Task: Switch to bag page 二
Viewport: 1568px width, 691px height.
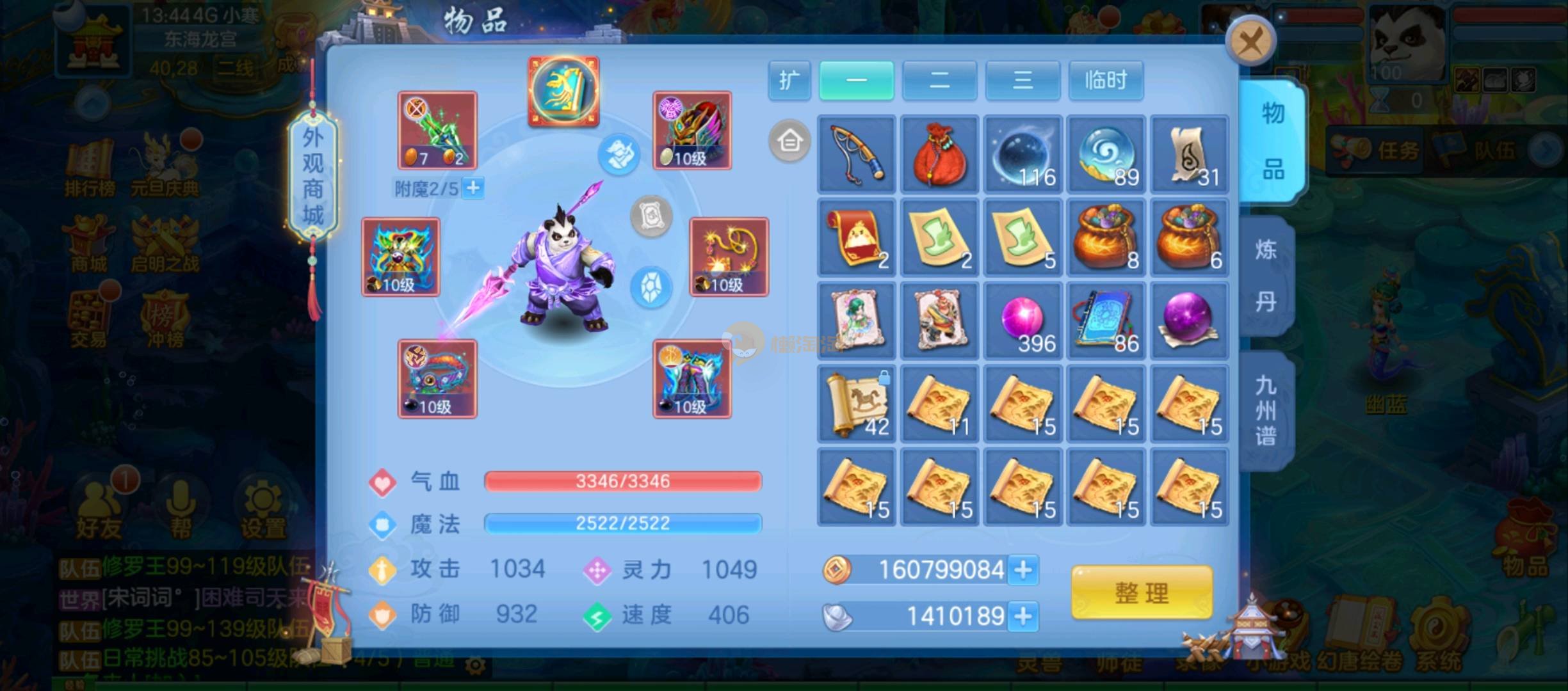Action: point(939,81)
